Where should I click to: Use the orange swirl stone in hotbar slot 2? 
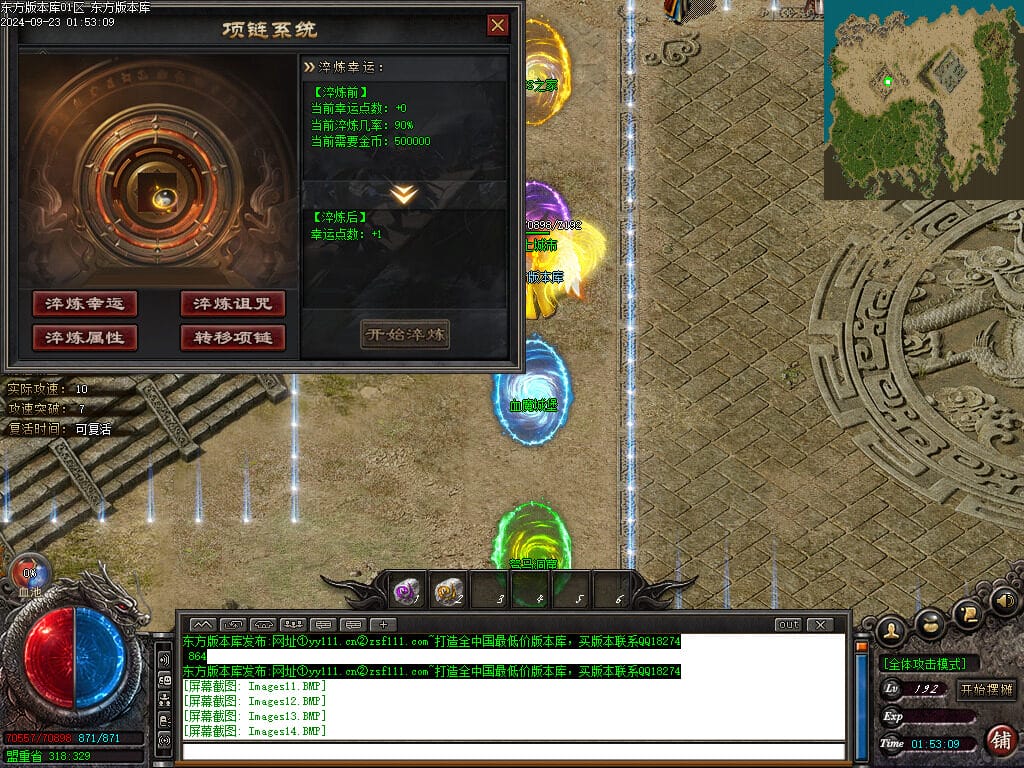pos(447,592)
